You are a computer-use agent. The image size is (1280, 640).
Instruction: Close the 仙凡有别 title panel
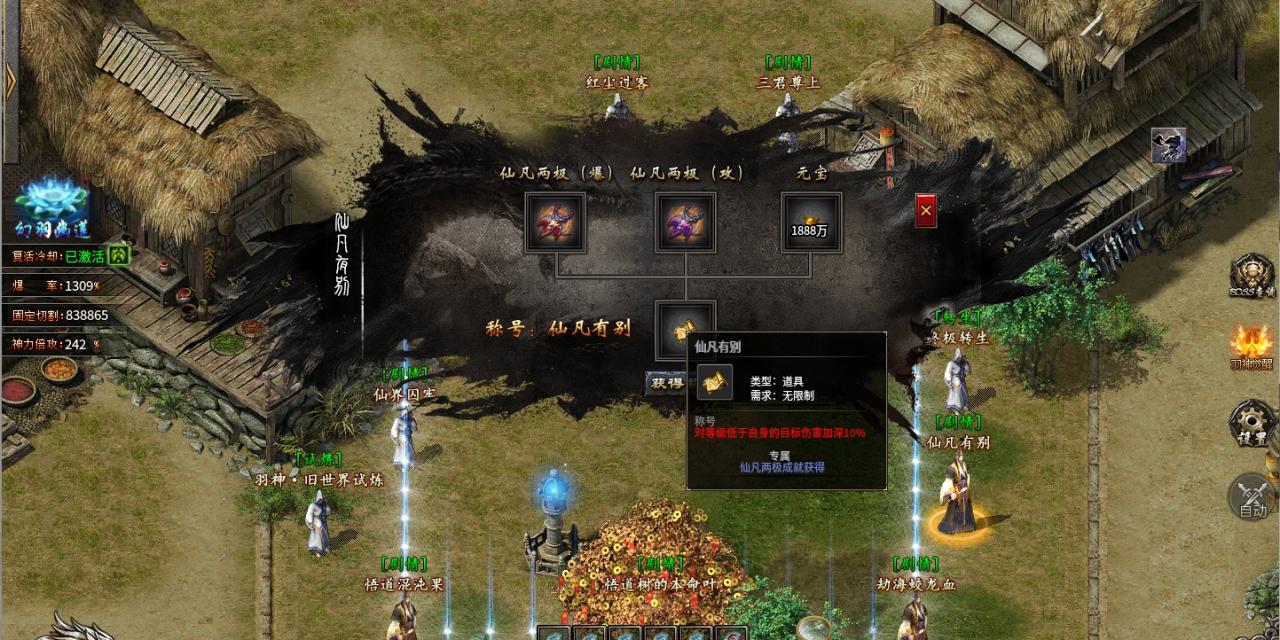[926, 211]
